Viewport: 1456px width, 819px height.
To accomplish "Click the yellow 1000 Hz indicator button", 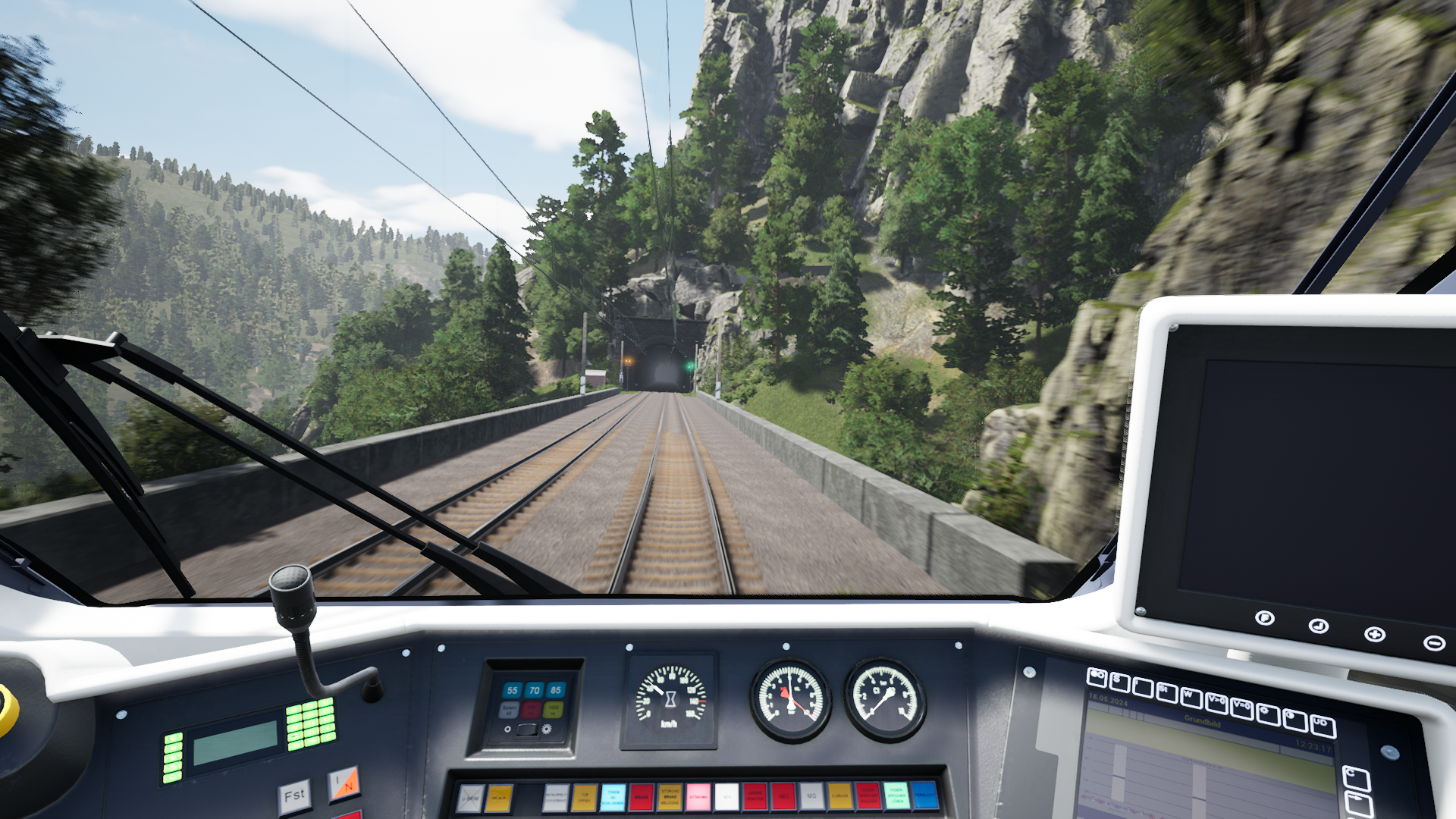I will [553, 711].
